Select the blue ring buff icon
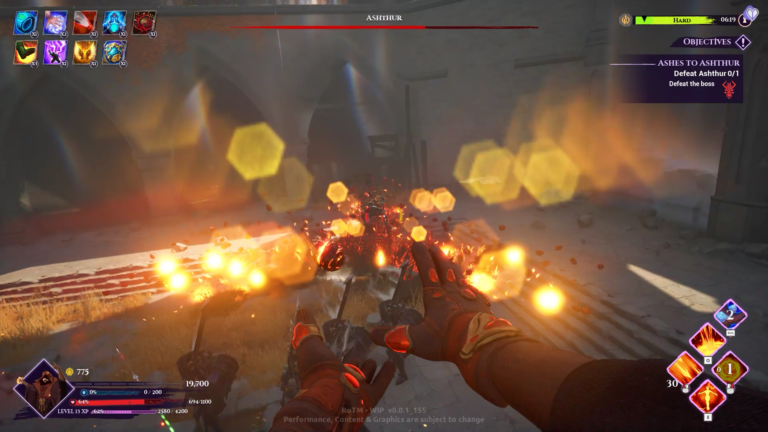 (25, 22)
